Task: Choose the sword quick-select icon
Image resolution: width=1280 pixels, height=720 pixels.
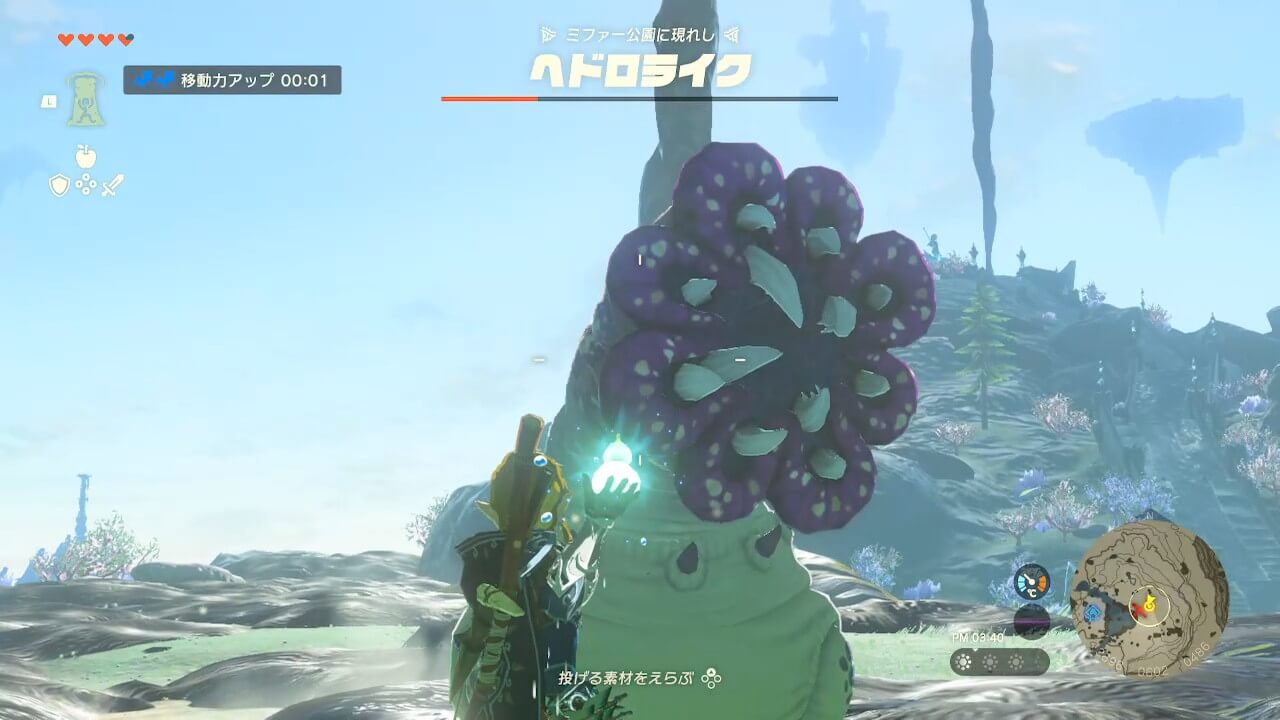Action: [x=112, y=185]
